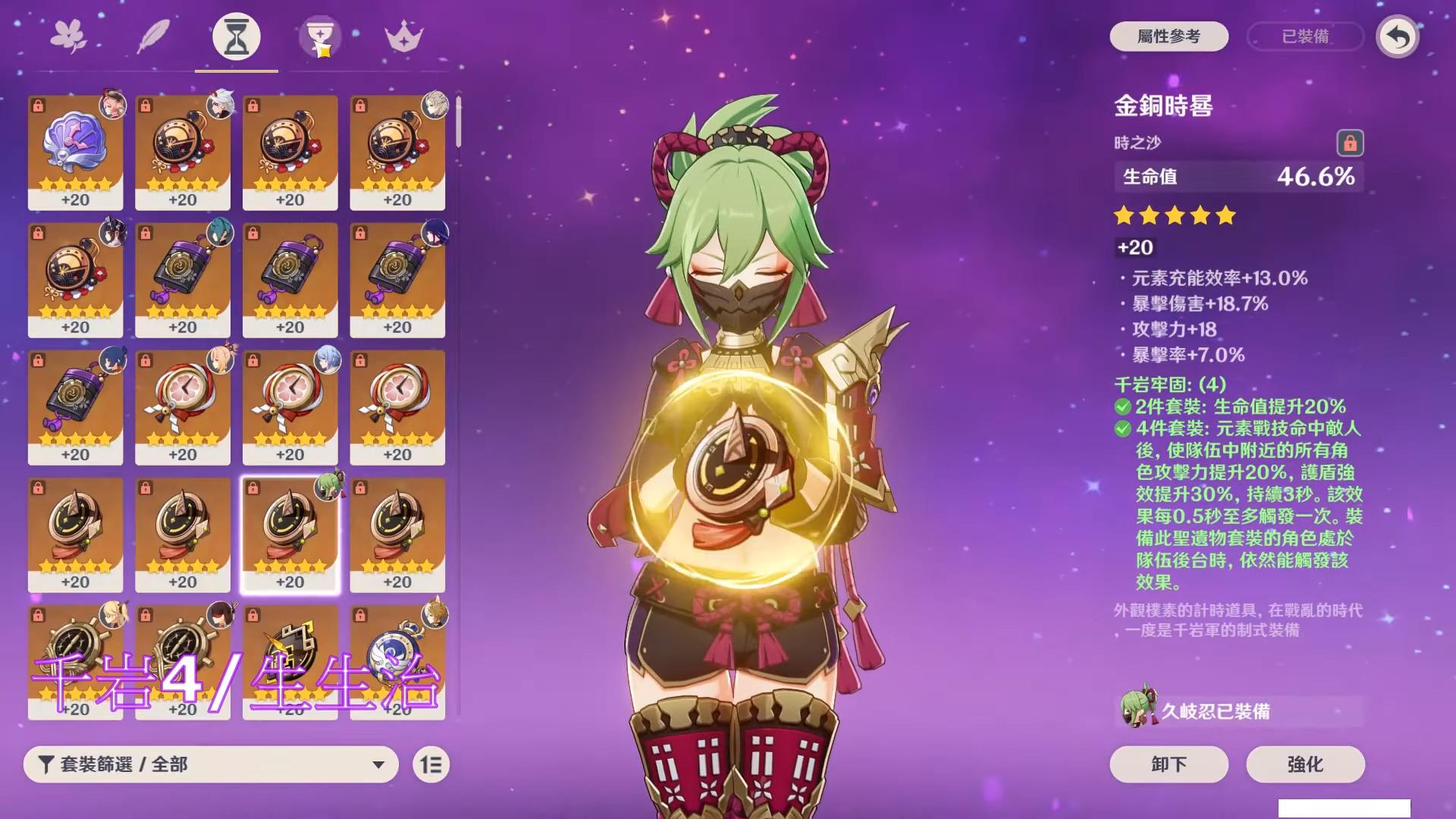Choose the highlighted sundial equipped by Kuki

point(290,535)
